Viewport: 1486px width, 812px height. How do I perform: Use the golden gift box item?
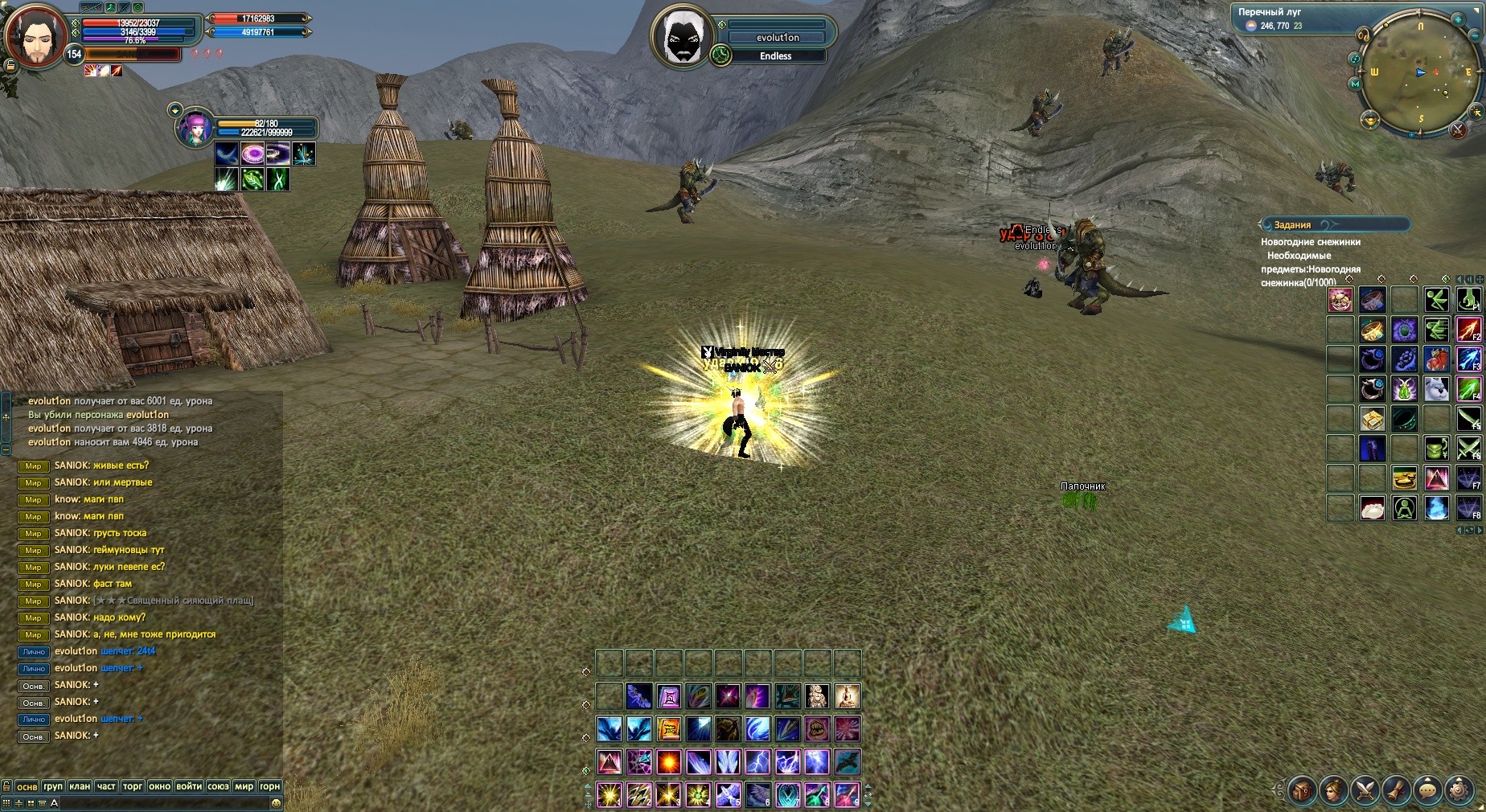(x=1372, y=419)
